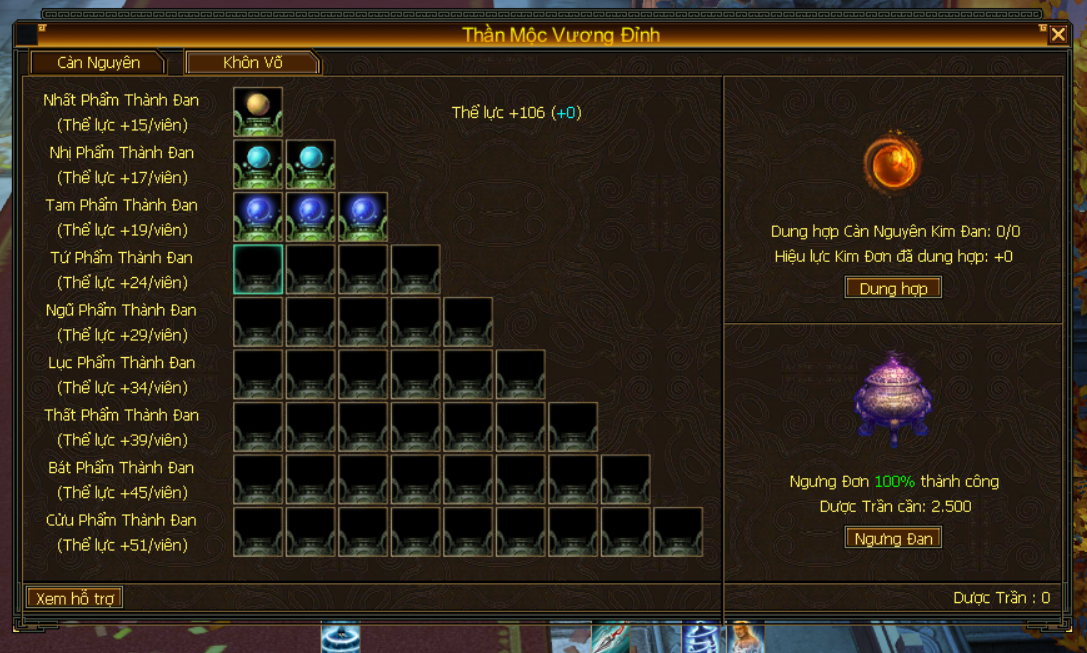The width and height of the screenshot is (1087, 653).
Task: Activate the Ngưng Đan button
Action: tap(893, 539)
